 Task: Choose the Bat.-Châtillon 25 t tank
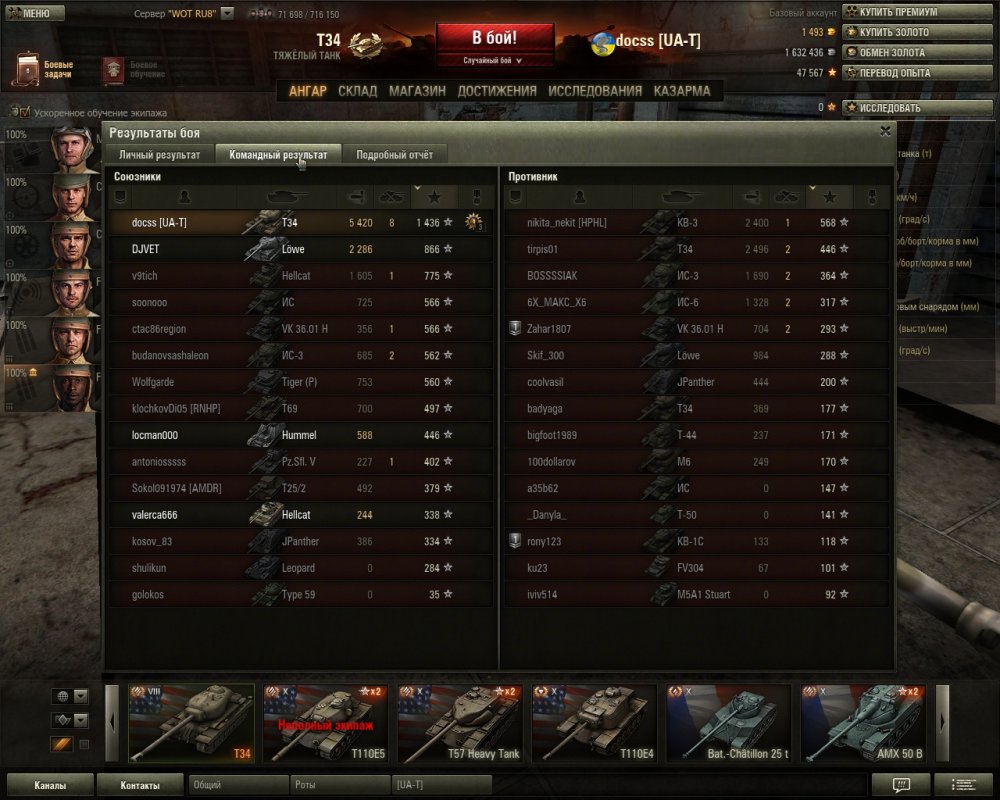[728, 723]
